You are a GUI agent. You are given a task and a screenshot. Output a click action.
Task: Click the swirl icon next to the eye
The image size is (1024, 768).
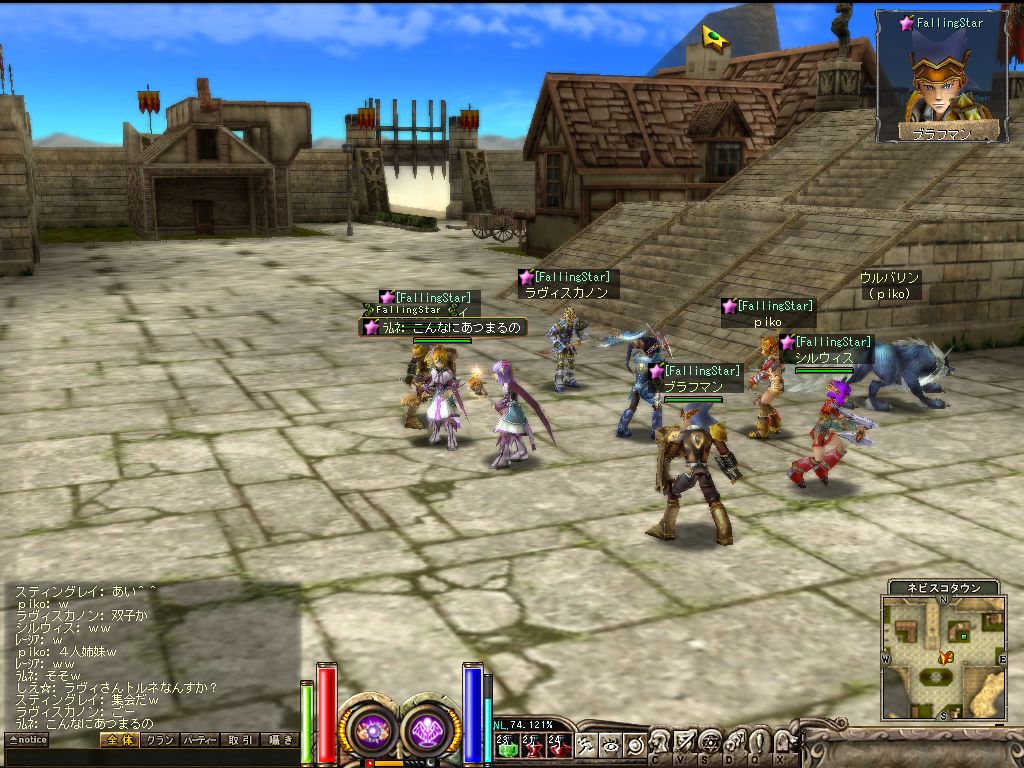[x=633, y=745]
